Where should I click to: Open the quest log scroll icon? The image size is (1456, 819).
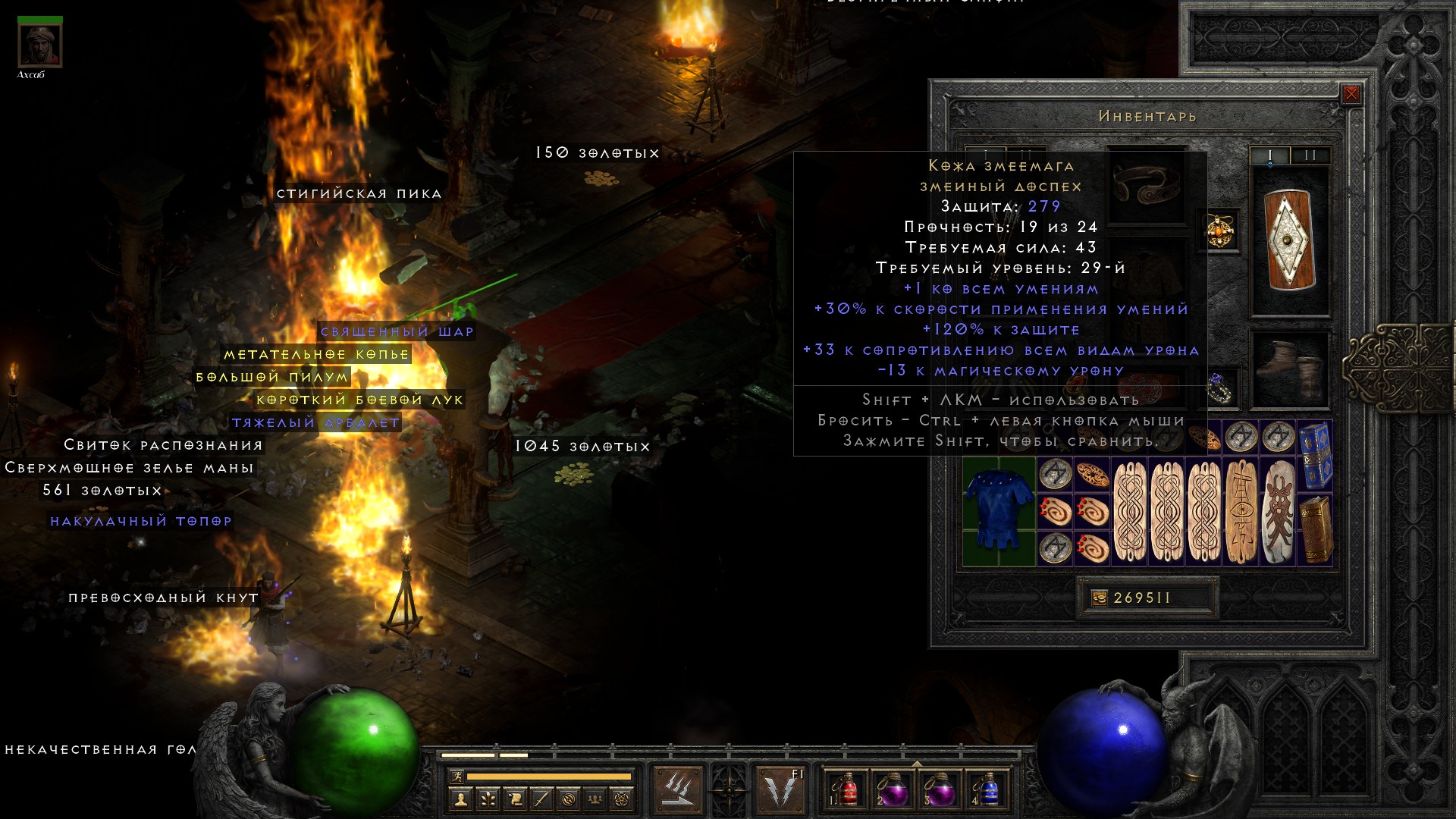[x=514, y=799]
